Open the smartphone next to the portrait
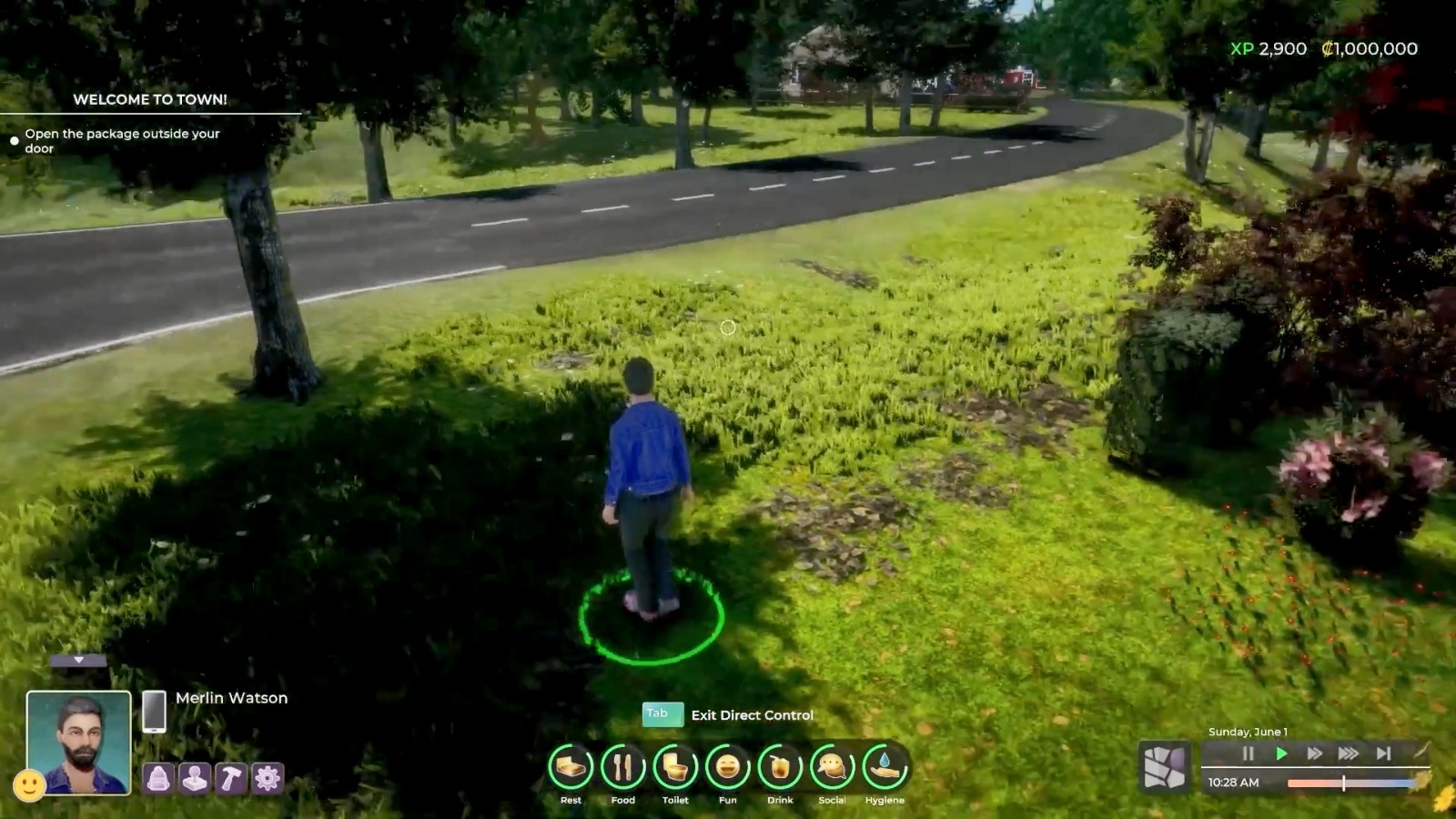The height and width of the screenshot is (819, 1456). coord(154,711)
